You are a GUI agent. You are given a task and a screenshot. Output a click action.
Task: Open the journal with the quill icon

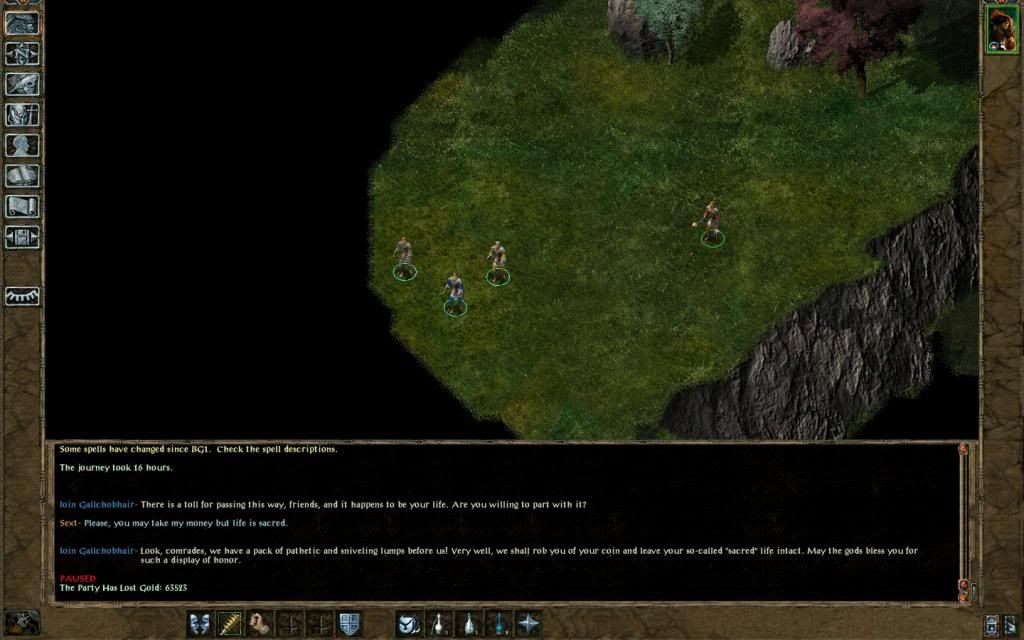(22, 84)
